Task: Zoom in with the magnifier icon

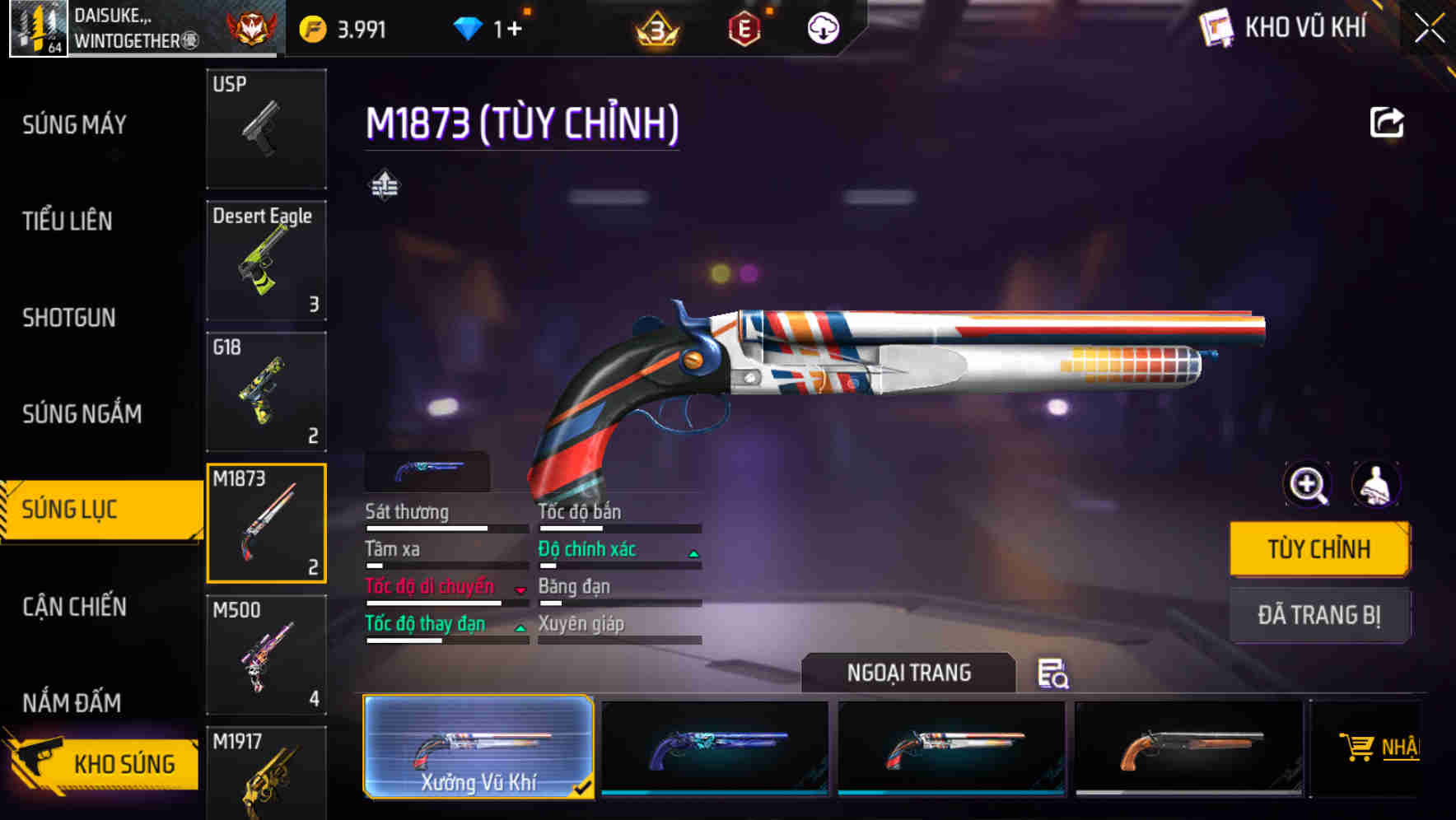Action: tap(1308, 485)
